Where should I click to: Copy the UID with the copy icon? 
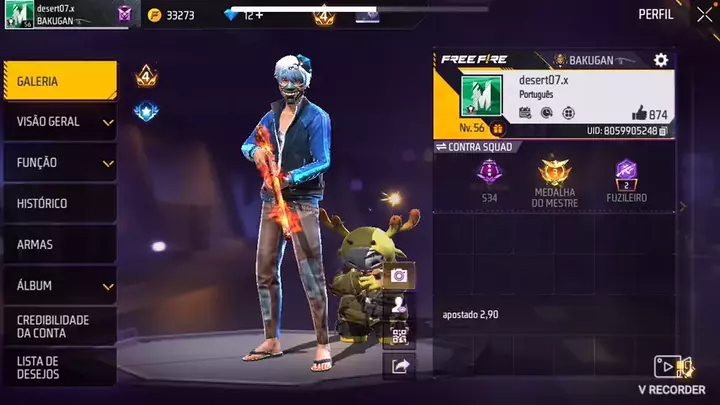(665, 131)
